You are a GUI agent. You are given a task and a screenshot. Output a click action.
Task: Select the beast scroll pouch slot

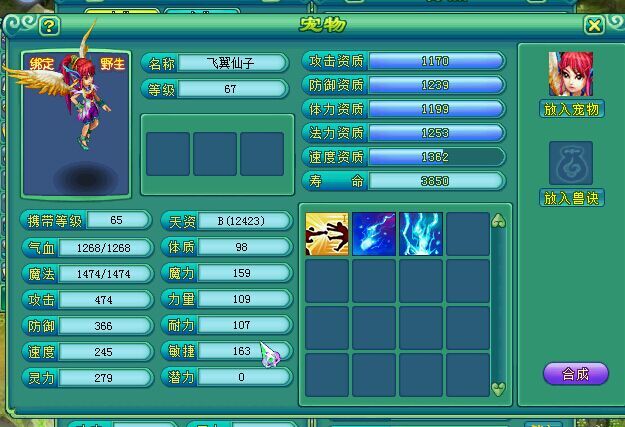coord(571,163)
